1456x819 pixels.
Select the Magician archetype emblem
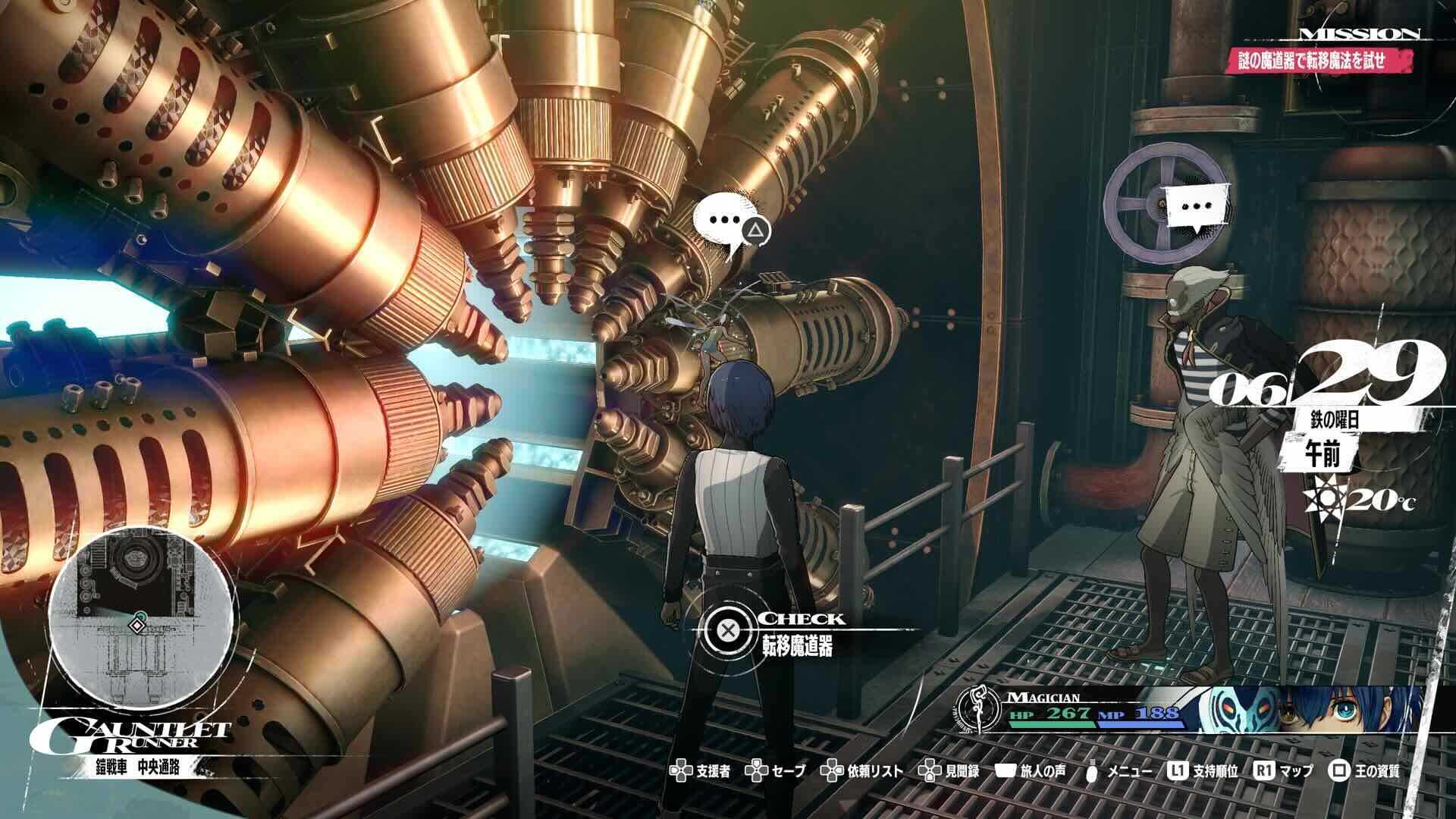pyautogui.click(x=980, y=710)
